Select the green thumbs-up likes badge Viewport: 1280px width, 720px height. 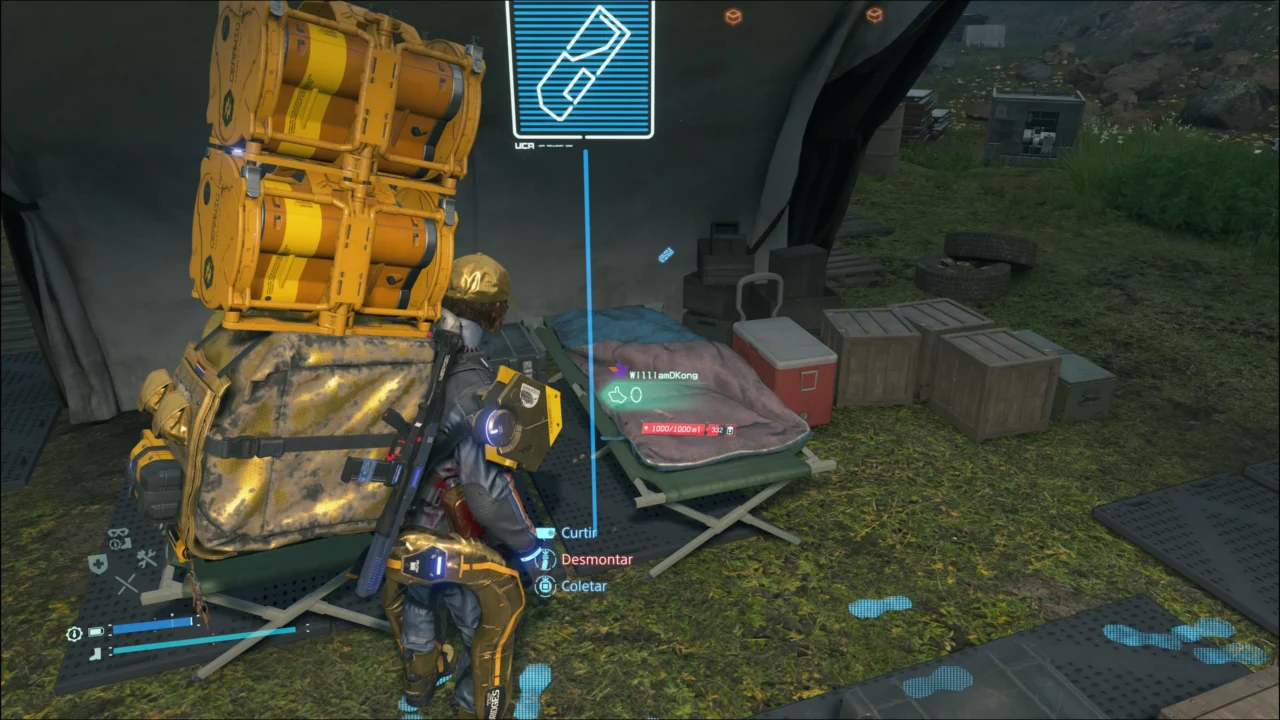point(623,395)
